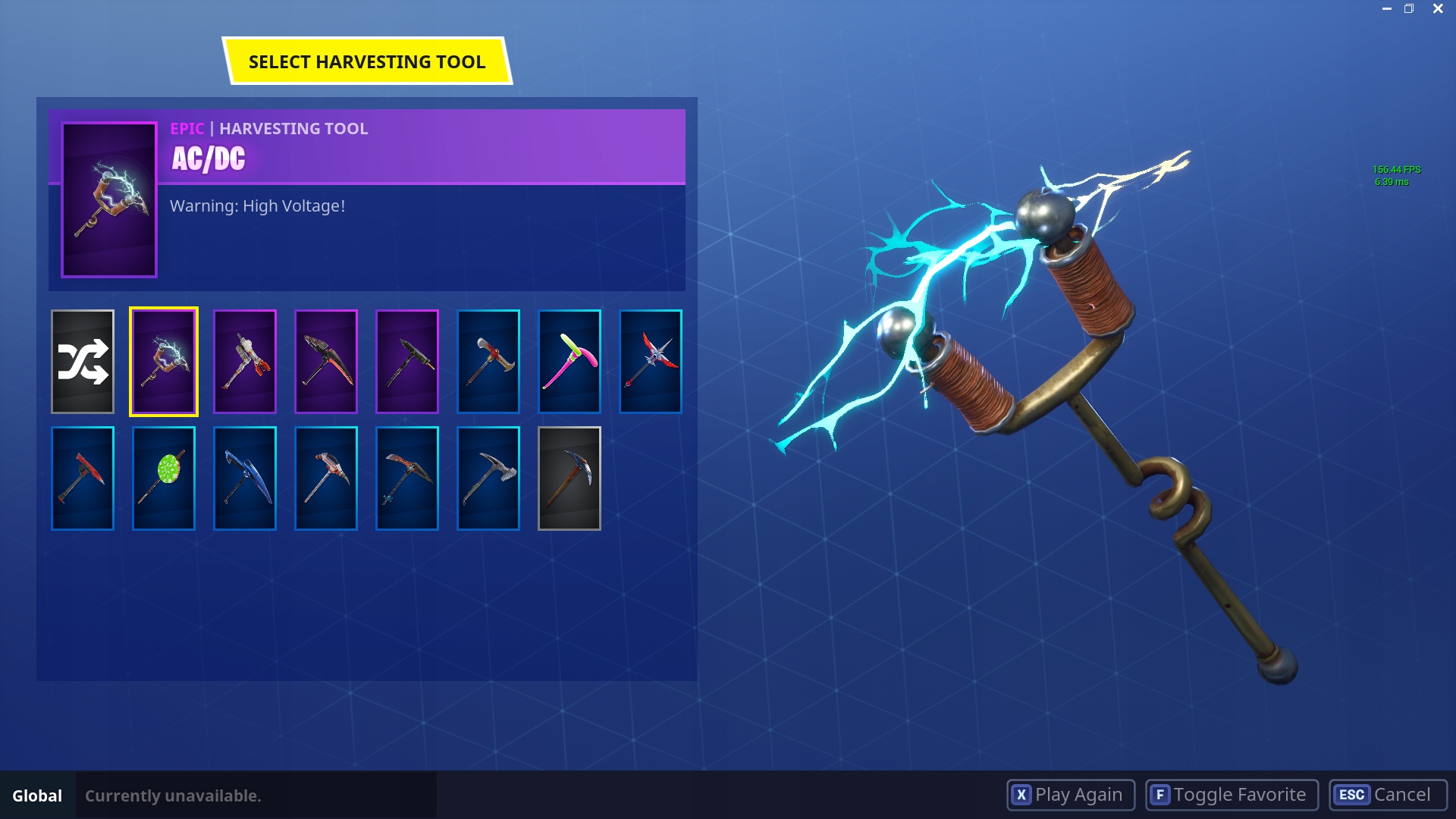
Task: Cancel out of harvesting tool selection
Action: (x=1383, y=795)
